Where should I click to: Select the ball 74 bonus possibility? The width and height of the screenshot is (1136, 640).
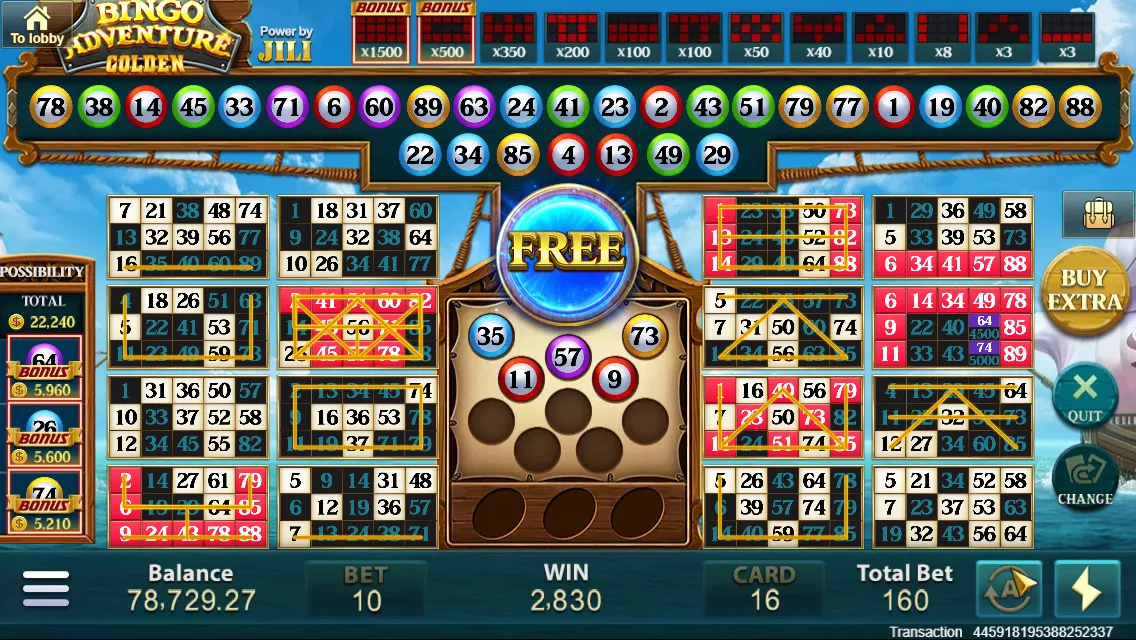tap(44, 502)
